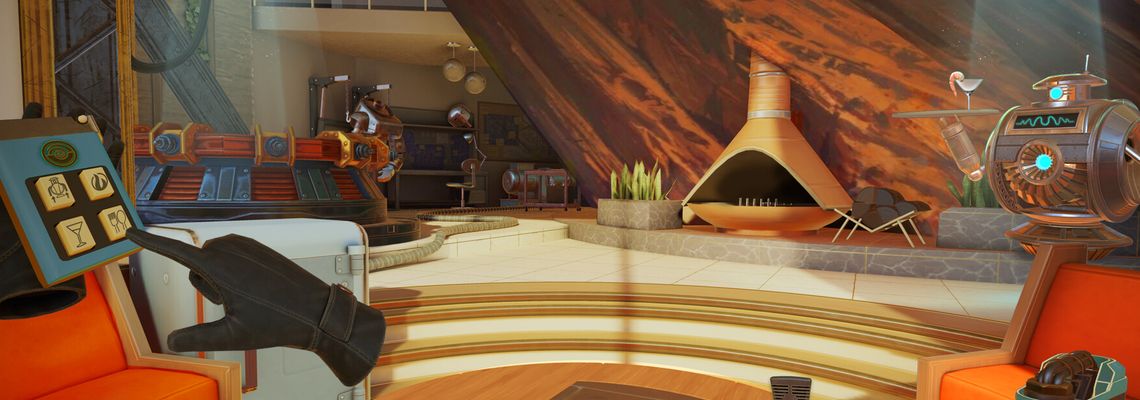
Task: Tap the fork and spoon button
Action: 115,221
